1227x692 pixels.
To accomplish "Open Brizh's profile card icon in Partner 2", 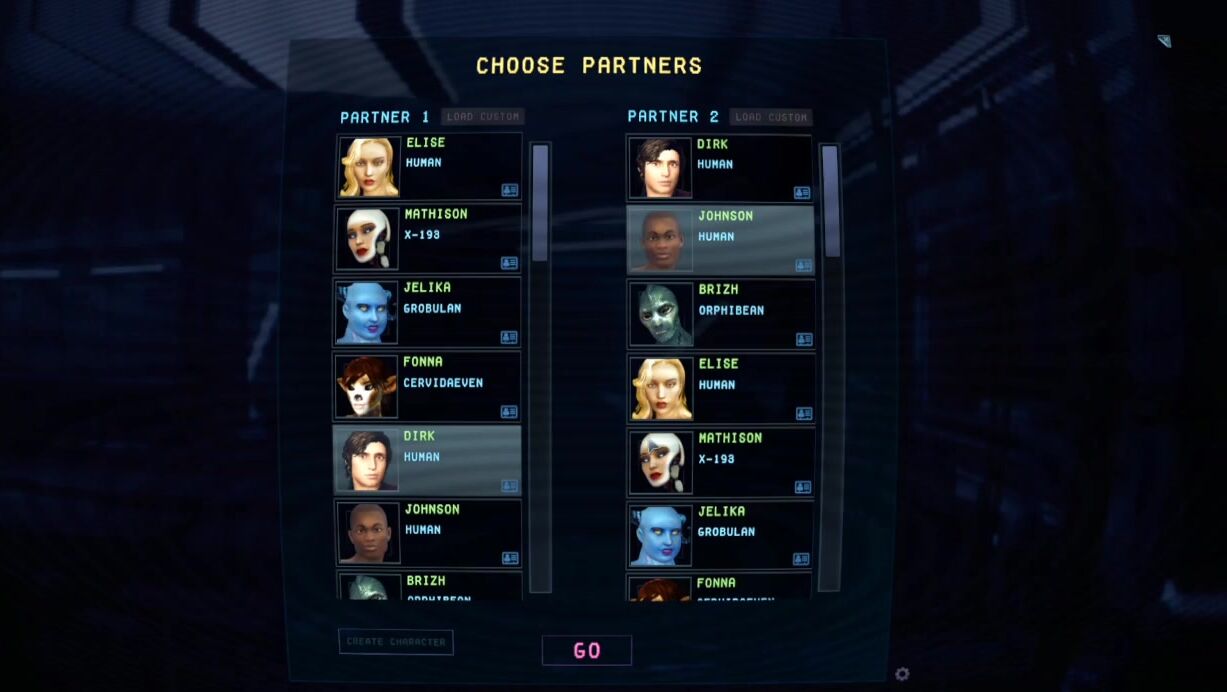I will pyautogui.click(x=803, y=339).
